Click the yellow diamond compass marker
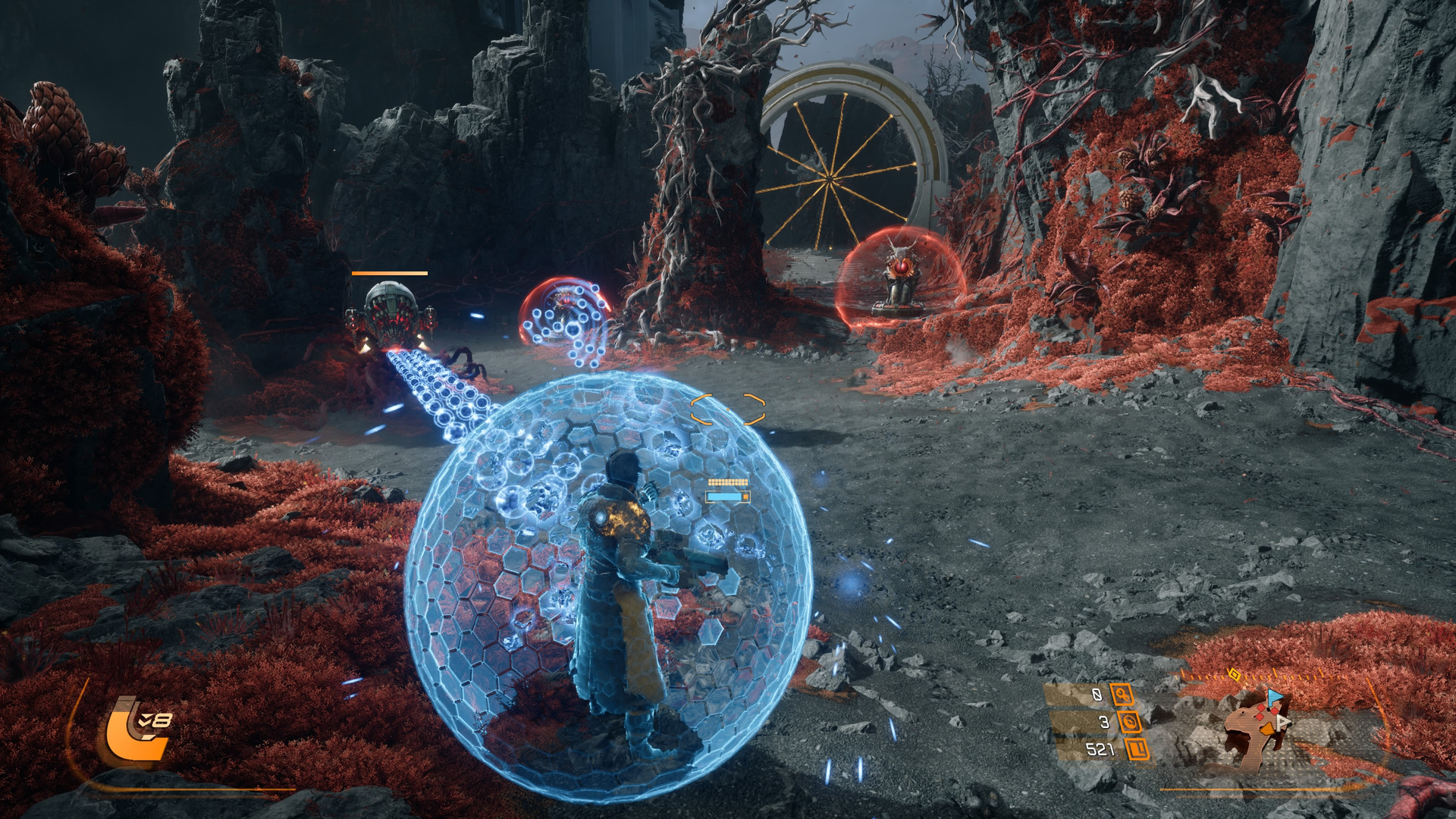 [x=1234, y=673]
